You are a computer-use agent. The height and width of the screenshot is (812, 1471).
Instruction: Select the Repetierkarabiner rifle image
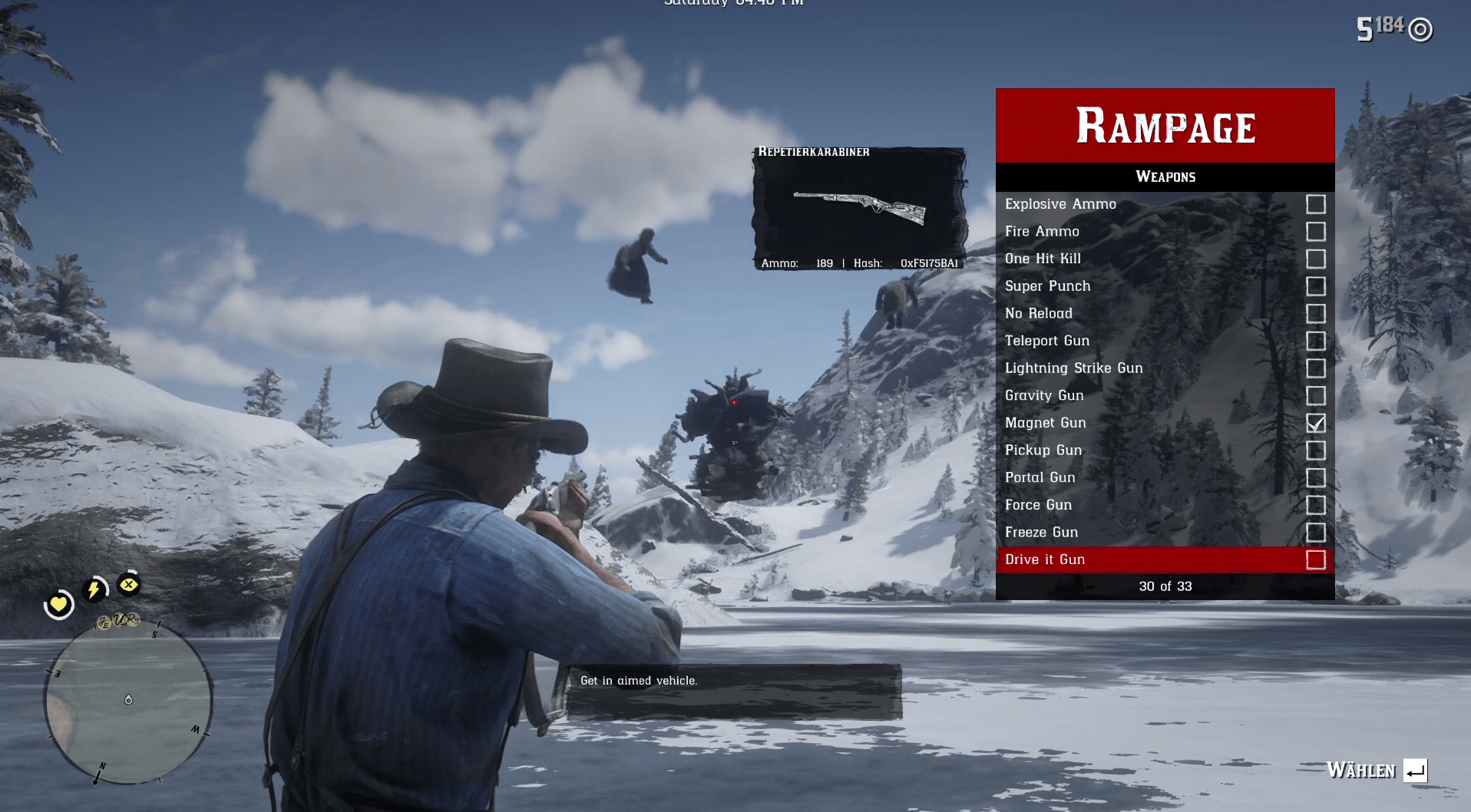[x=860, y=206]
